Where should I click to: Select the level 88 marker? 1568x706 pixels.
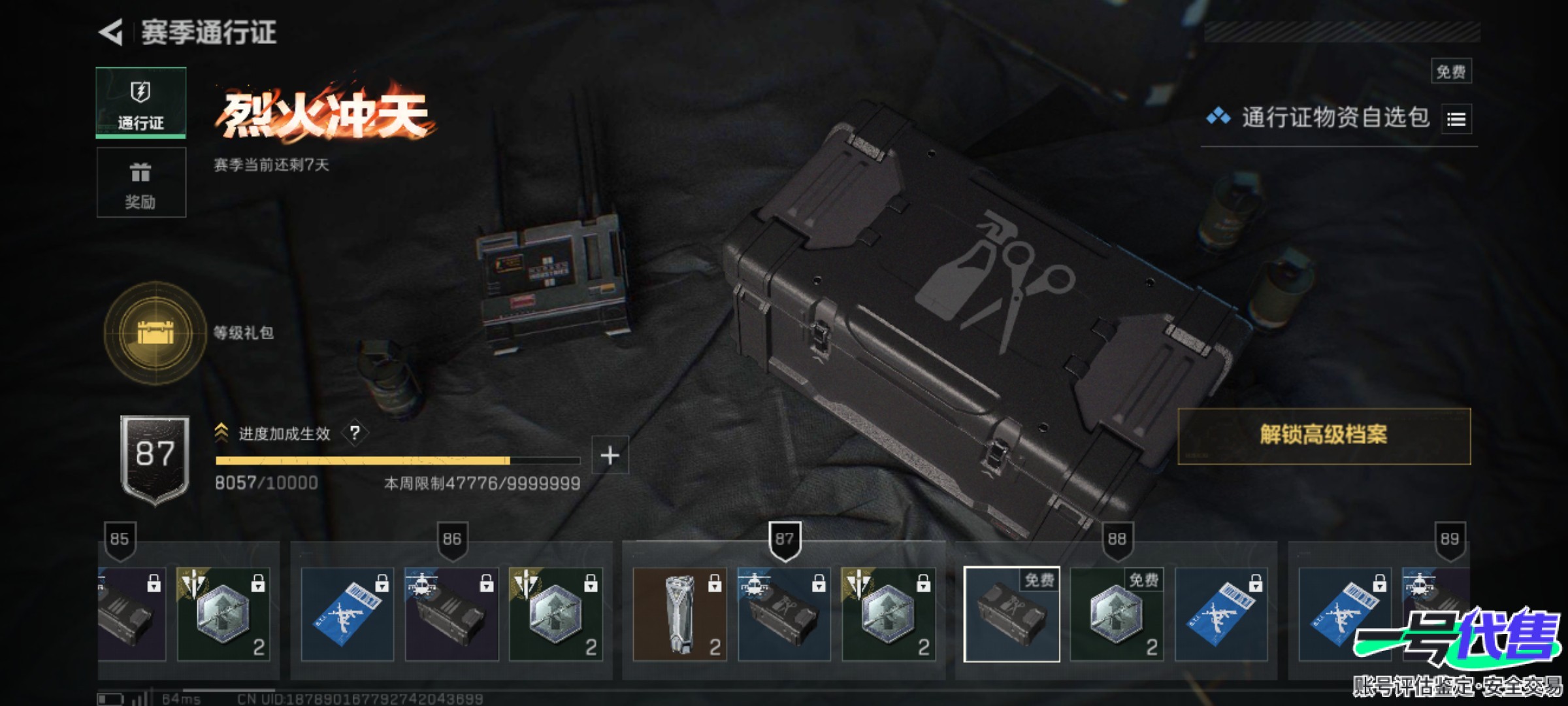tap(1117, 540)
